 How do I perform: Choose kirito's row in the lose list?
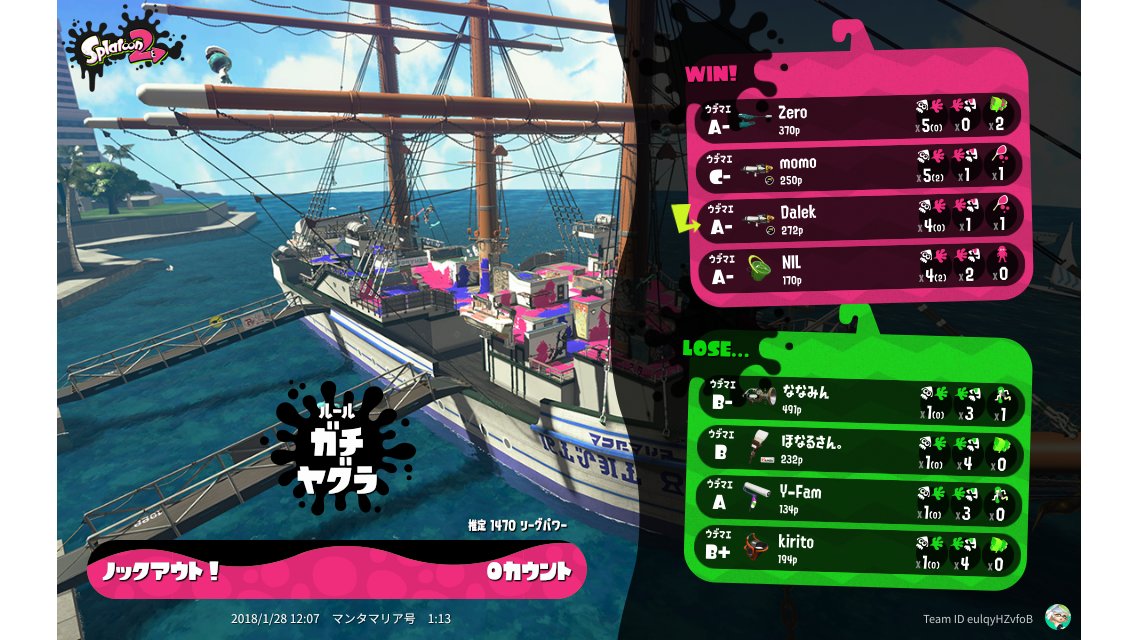pyautogui.click(x=860, y=547)
